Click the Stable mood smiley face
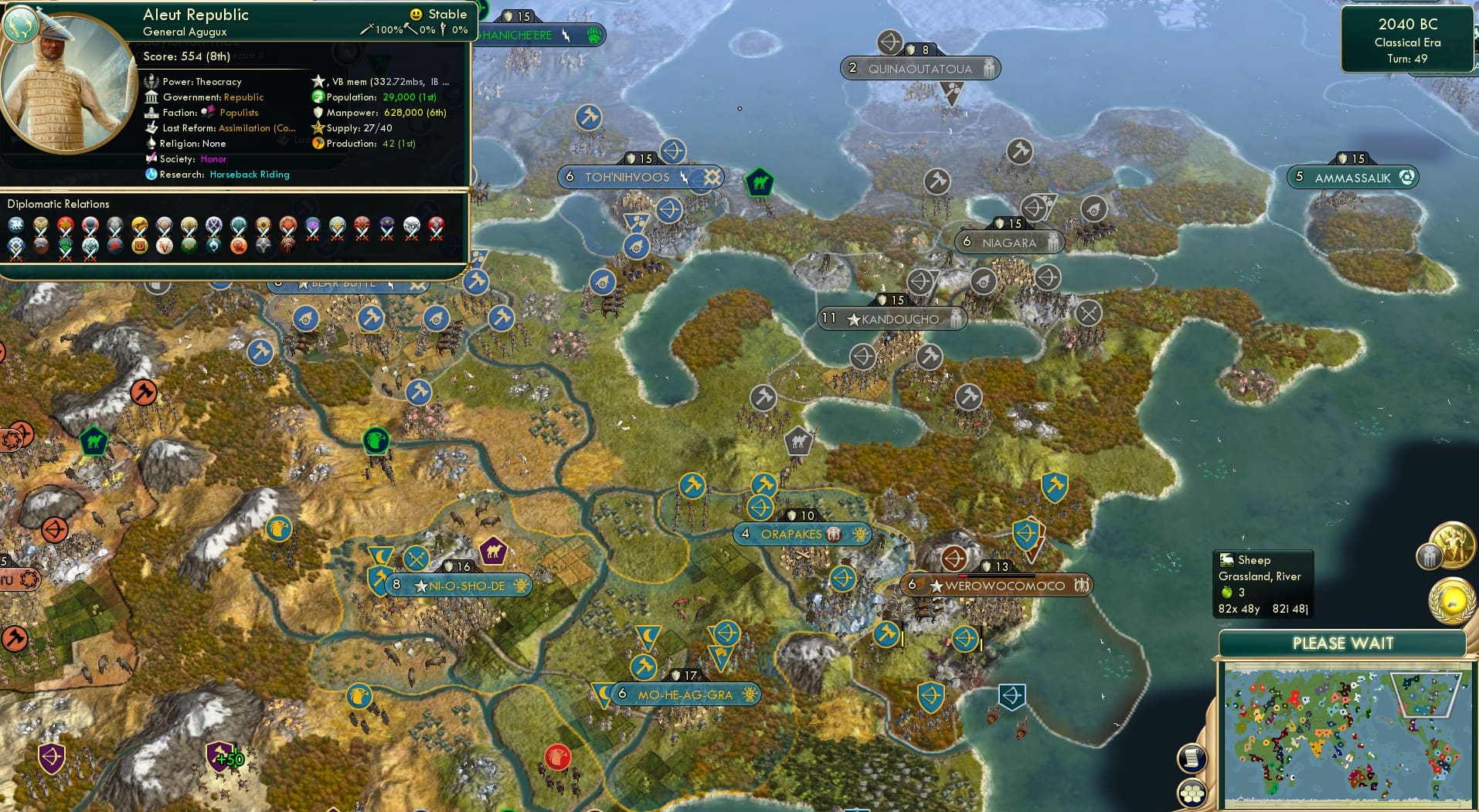1479x812 pixels. (x=416, y=14)
